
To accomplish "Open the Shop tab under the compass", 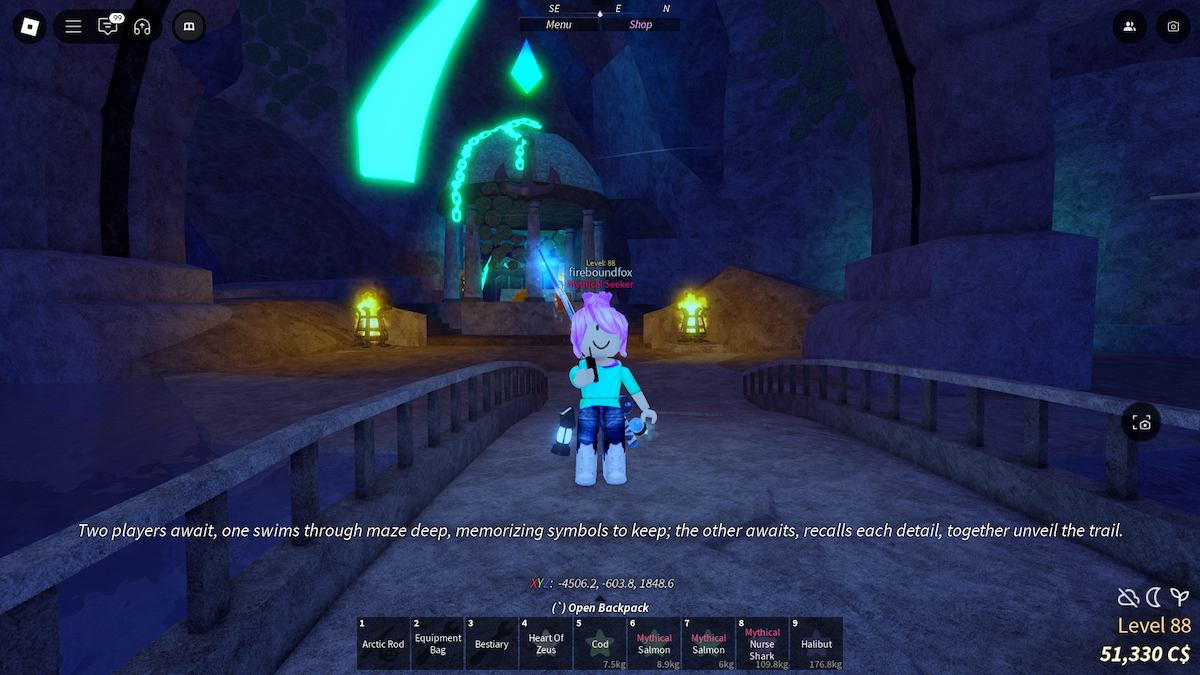I will click(641, 25).
